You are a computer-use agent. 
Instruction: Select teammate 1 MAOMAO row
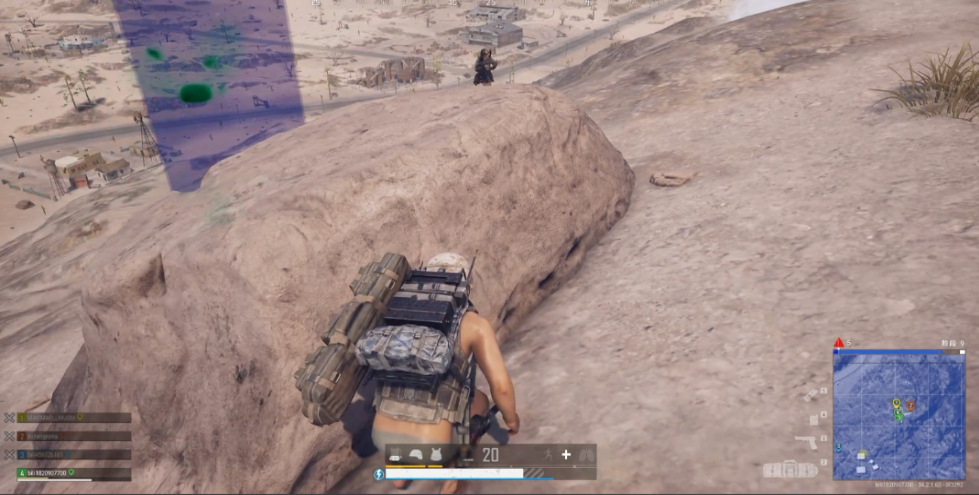[x=68, y=418]
